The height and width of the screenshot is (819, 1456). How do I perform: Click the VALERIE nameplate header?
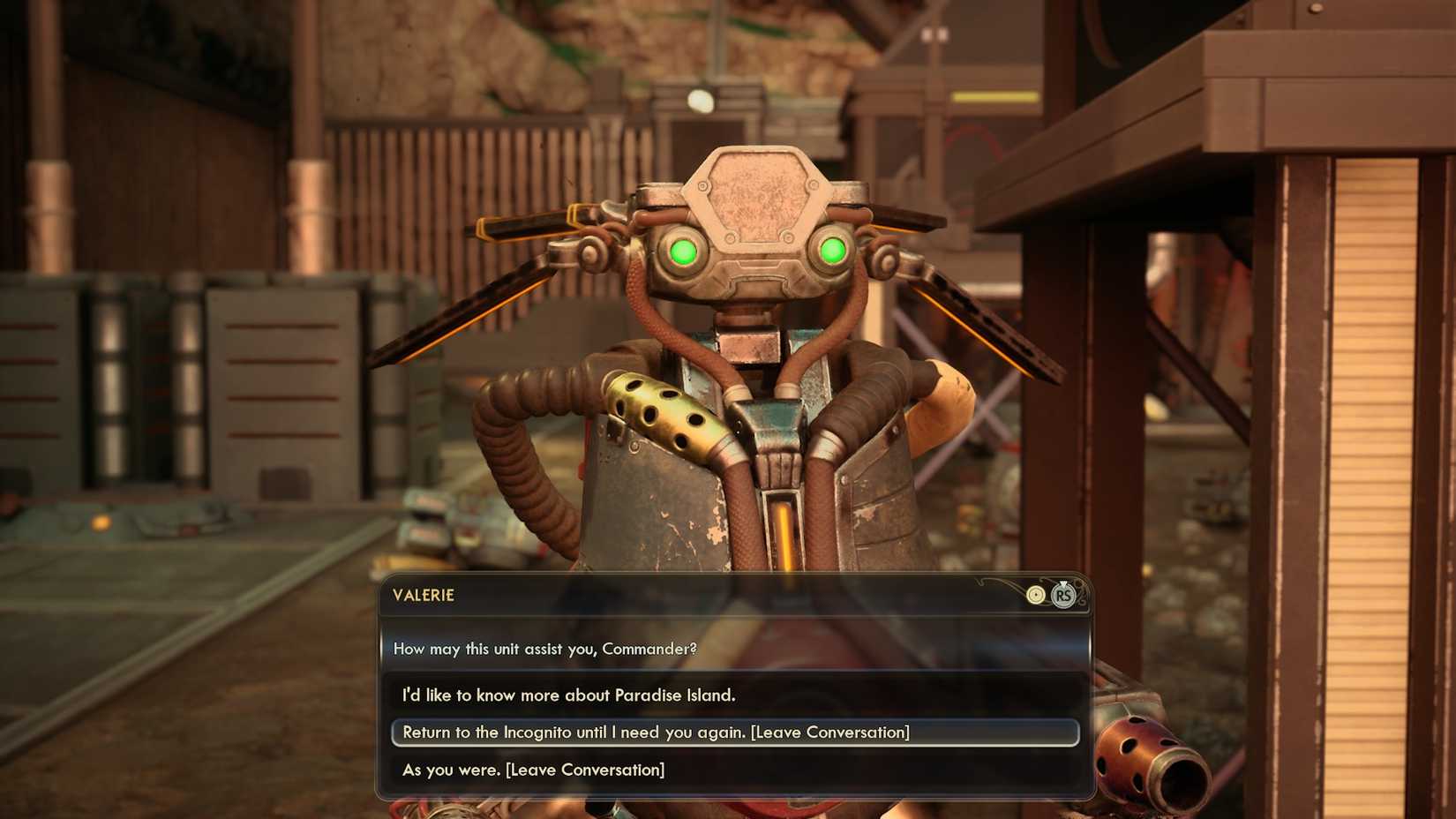point(424,596)
